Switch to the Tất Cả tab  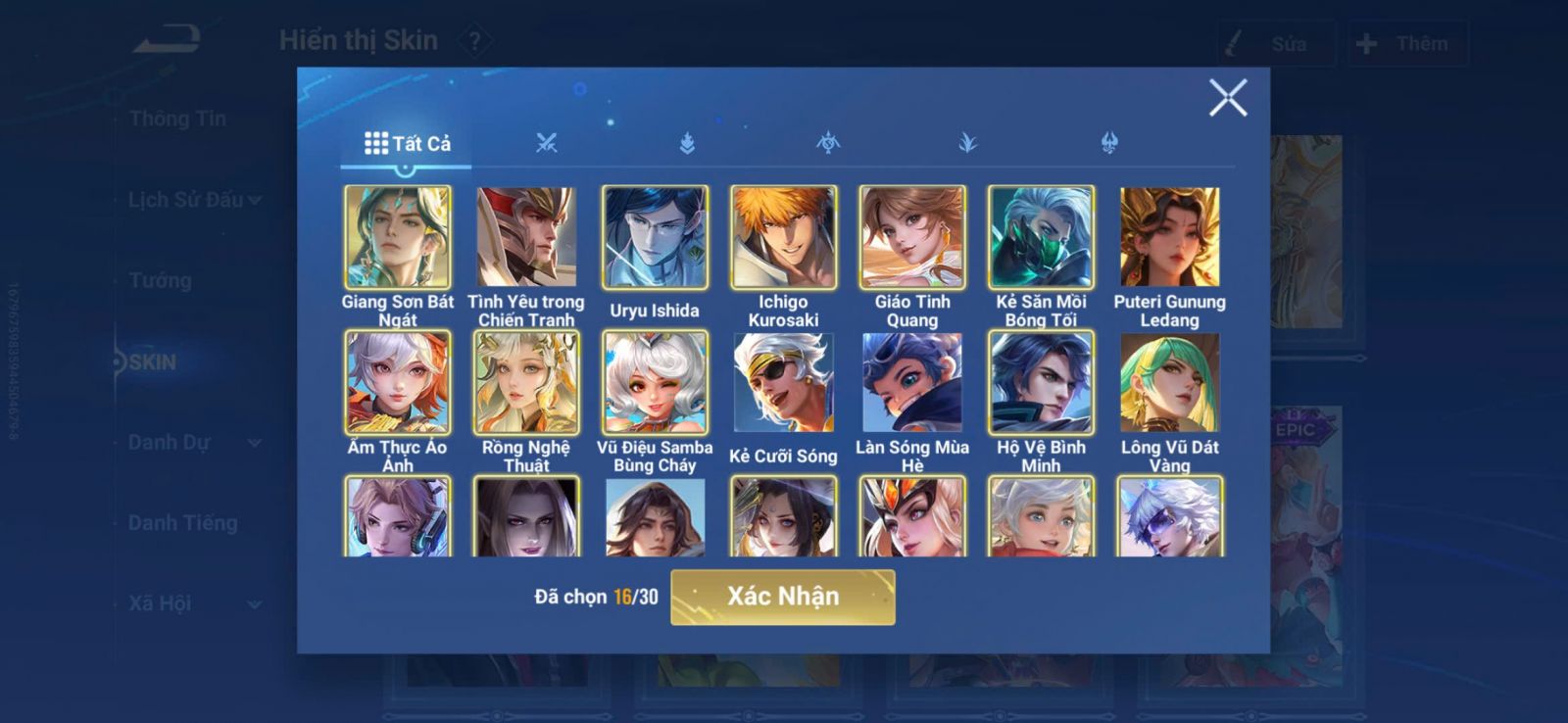407,143
